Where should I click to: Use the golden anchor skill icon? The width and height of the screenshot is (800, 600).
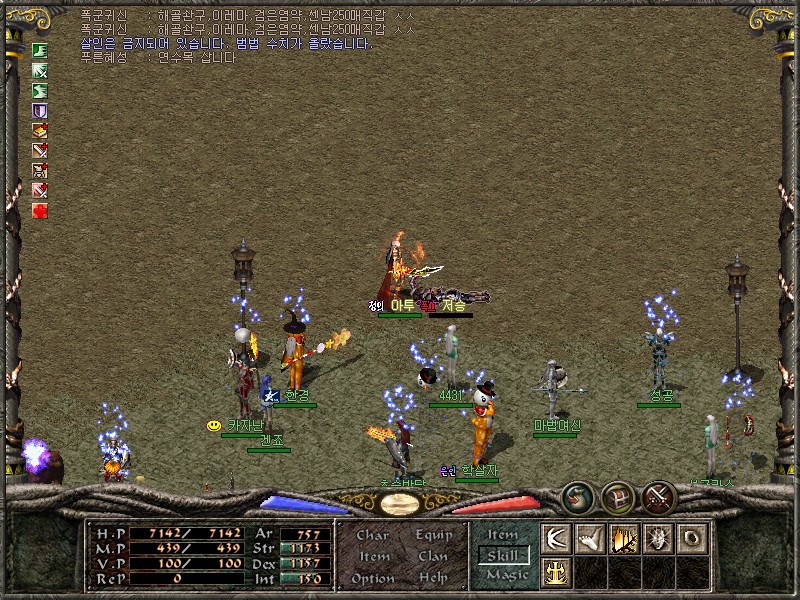555,572
